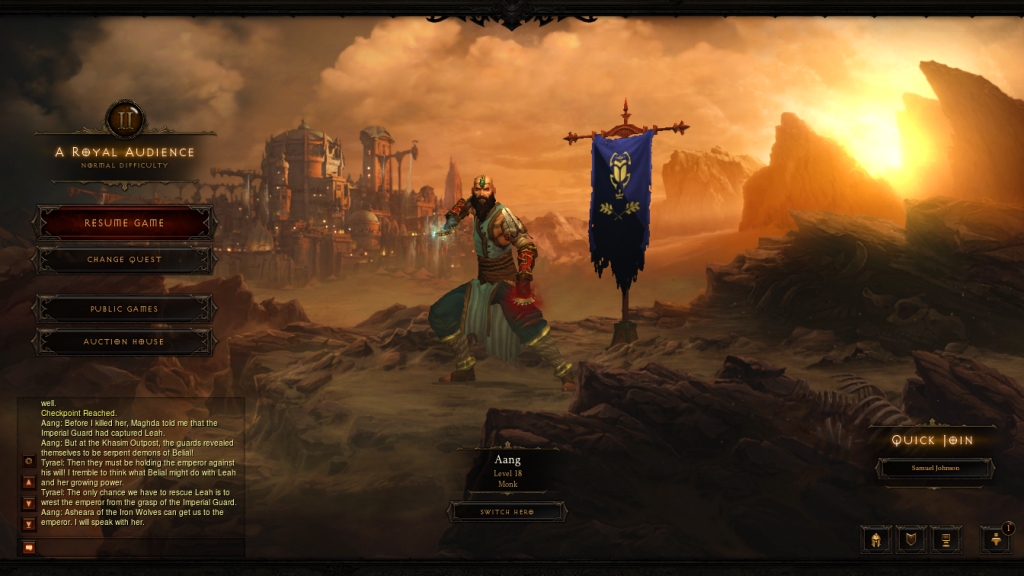Open the friends list social icon
1024x576 pixels.
point(995,540)
